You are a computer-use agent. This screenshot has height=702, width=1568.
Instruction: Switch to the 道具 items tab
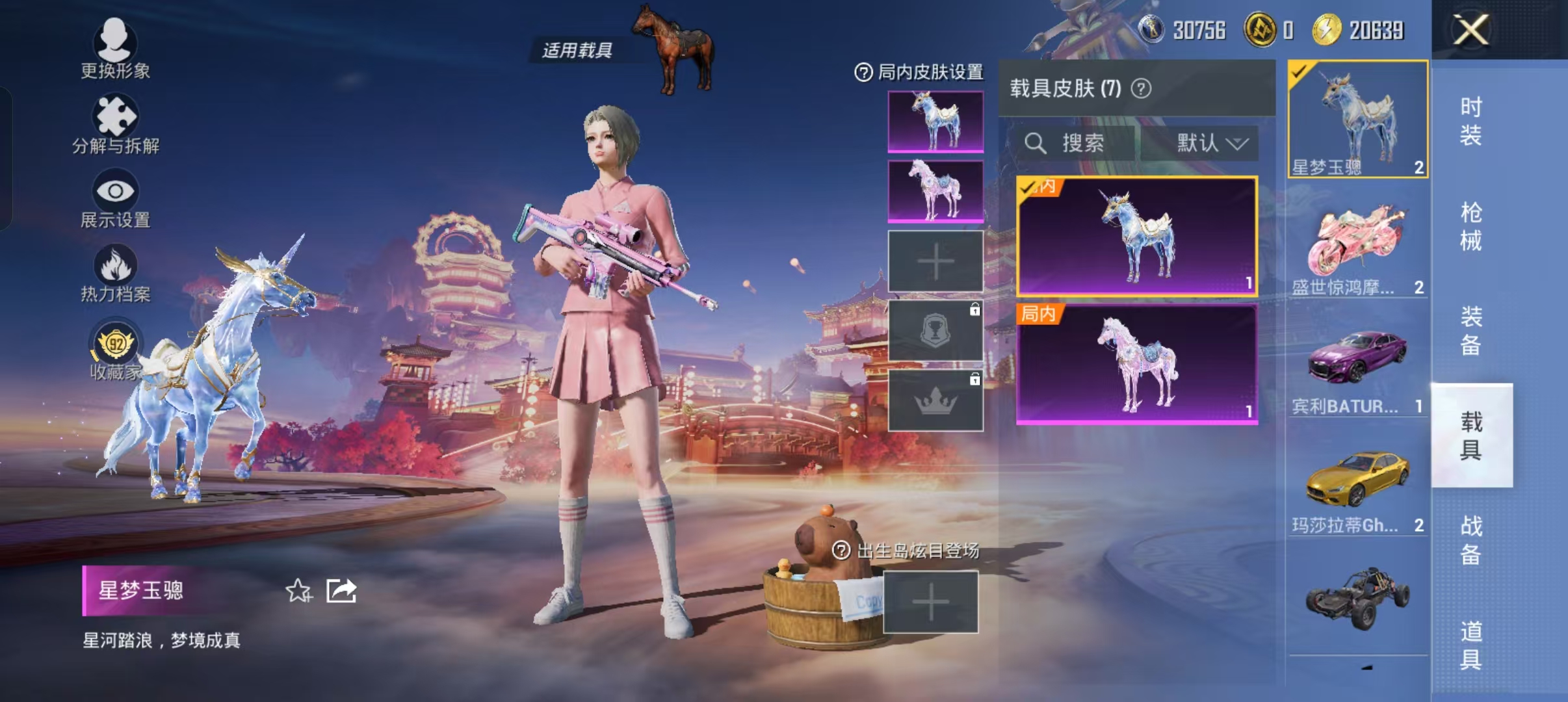[1471, 643]
